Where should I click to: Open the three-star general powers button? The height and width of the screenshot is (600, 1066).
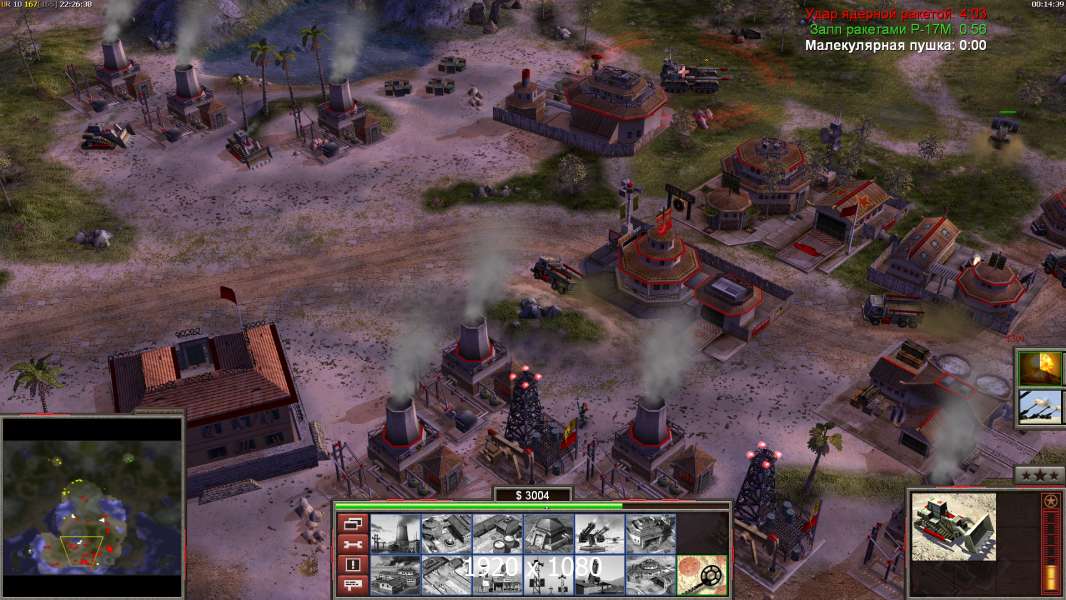(1039, 475)
